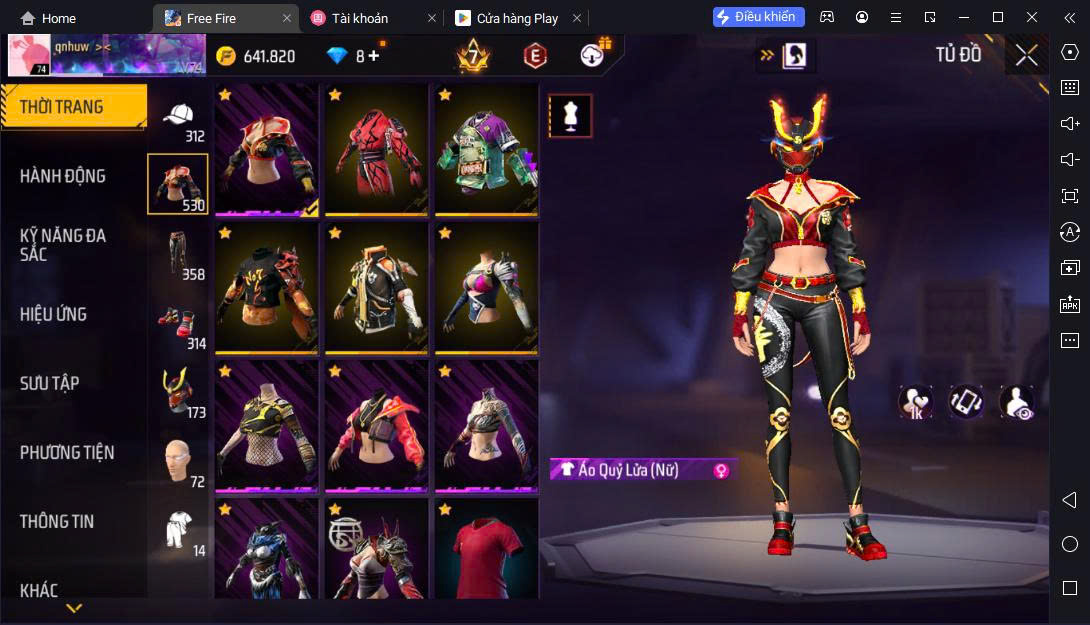Select the KỸ NĂNG ĐA SẮC category
This screenshot has width=1090, height=625.
point(63,245)
